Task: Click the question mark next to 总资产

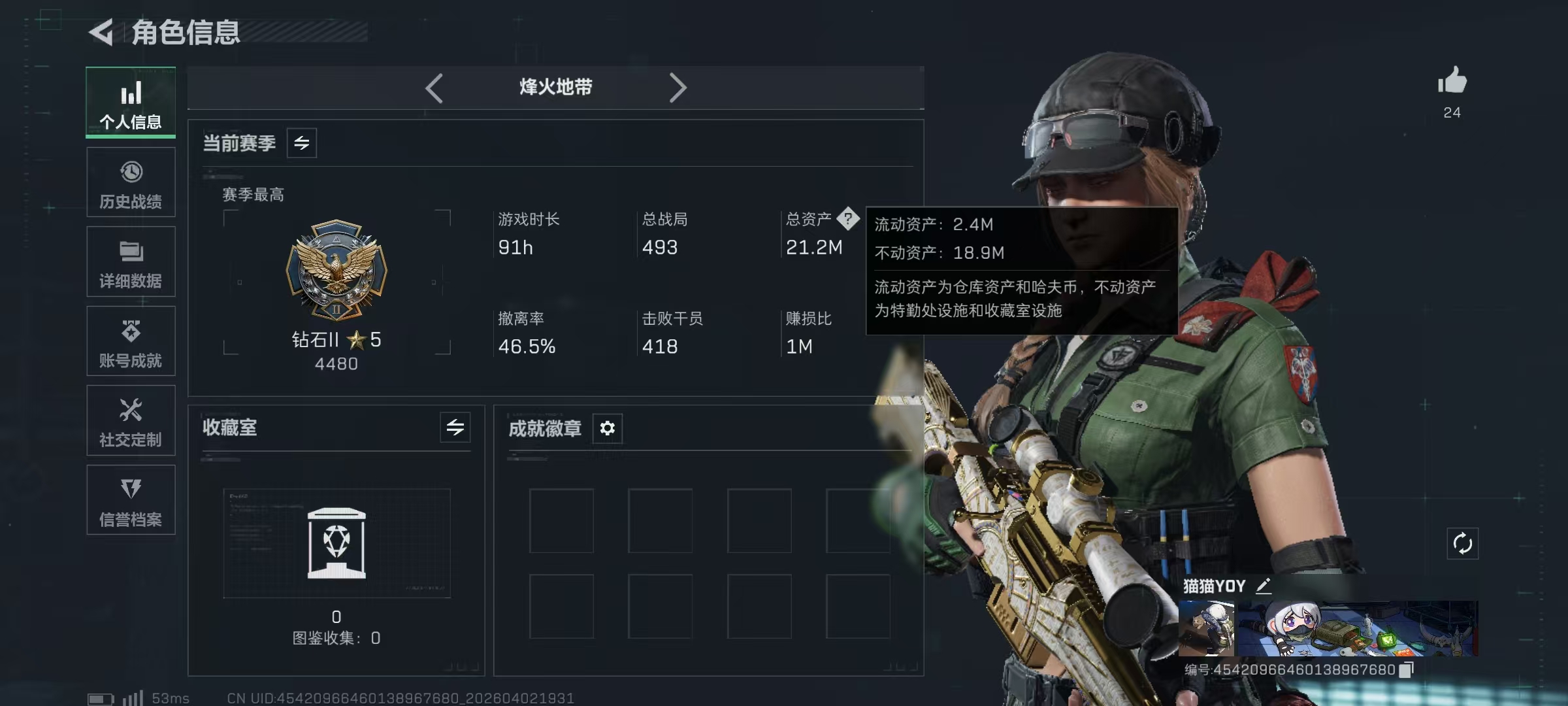Action: click(x=849, y=220)
